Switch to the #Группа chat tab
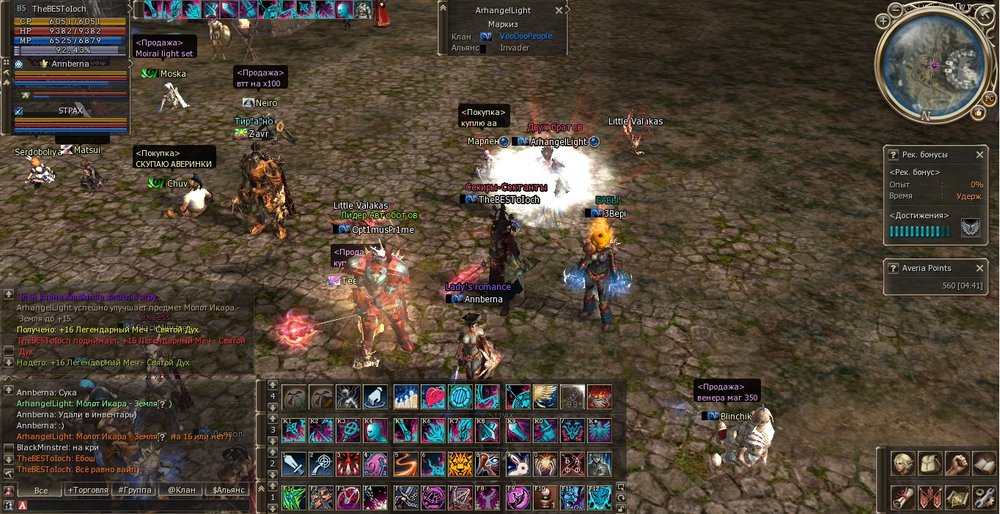The width and height of the screenshot is (1000, 514). 133,491
